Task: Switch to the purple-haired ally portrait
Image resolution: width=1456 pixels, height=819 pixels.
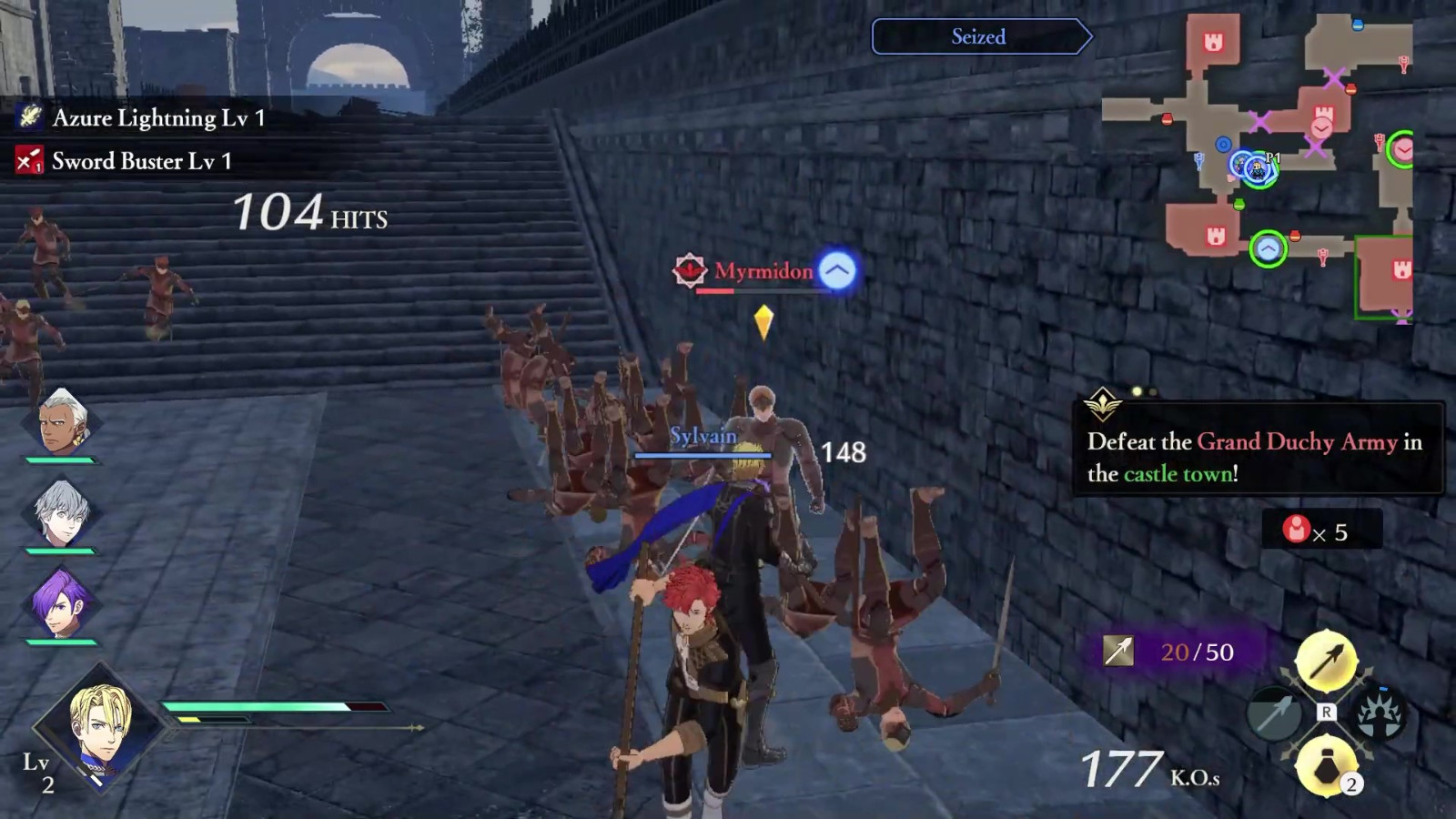Action: [60, 603]
